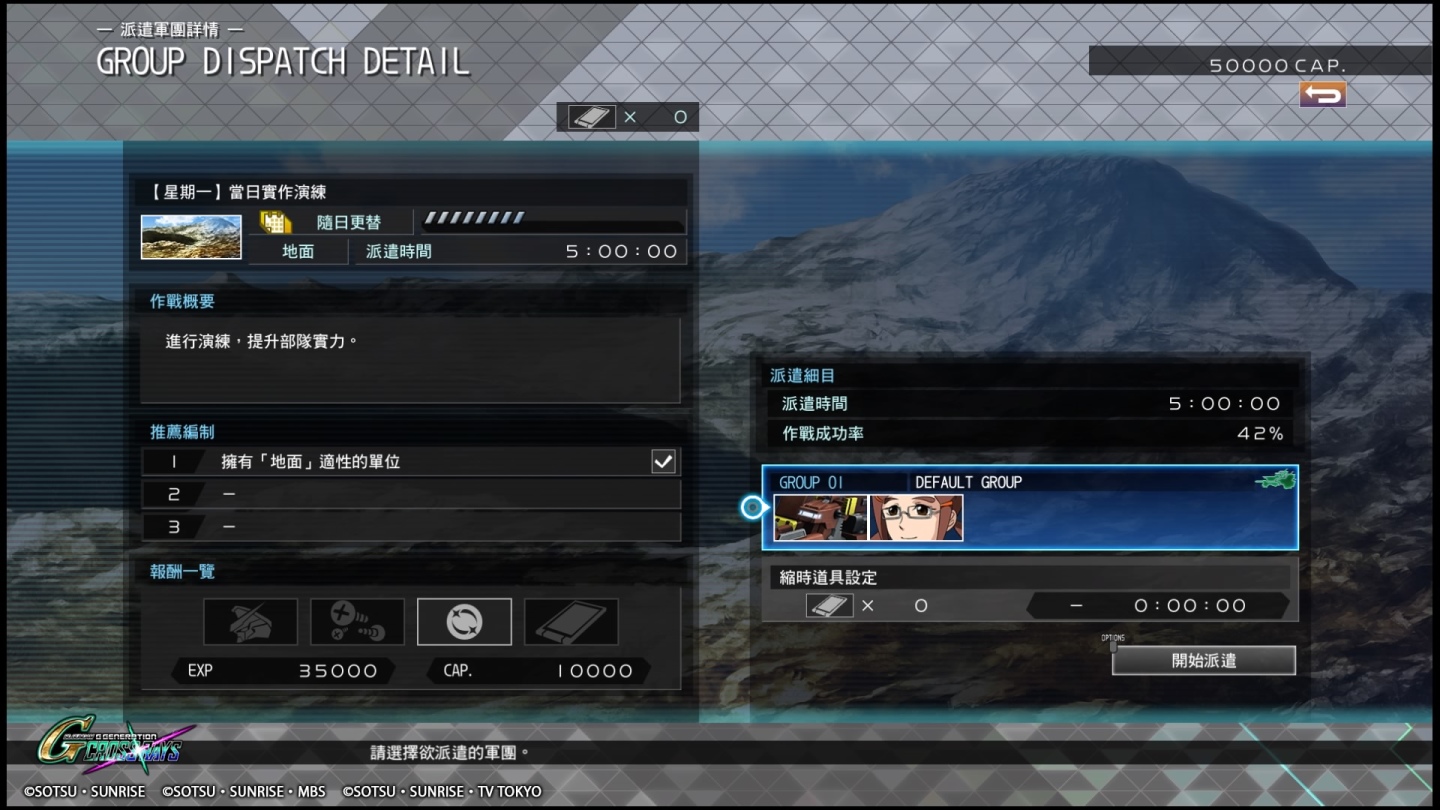Select the glasses pilot portrait
Image resolution: width=1440 pixels, height=810 pixels.
(916, 518)
